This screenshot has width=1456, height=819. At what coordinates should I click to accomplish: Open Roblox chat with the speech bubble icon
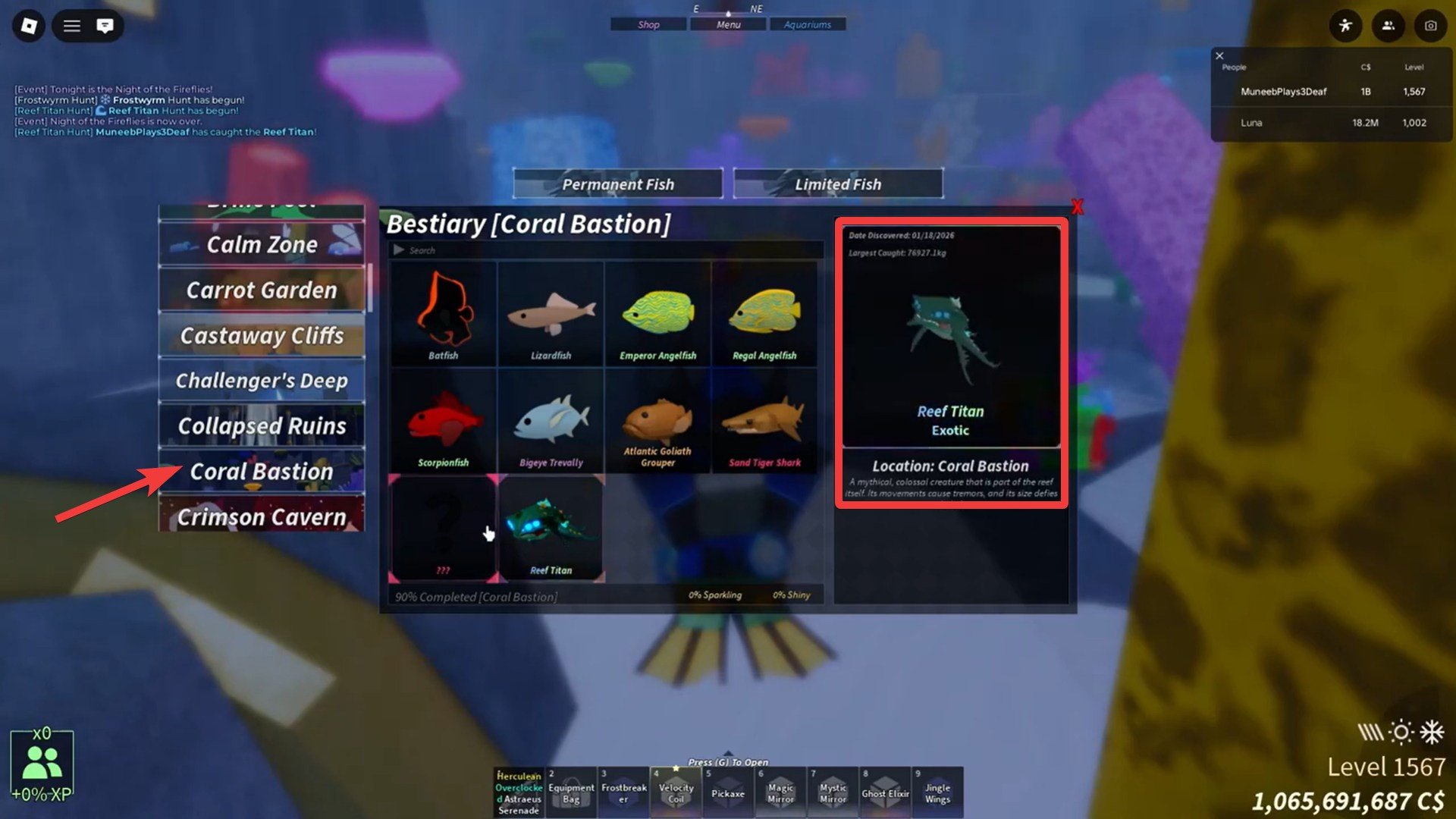coord(104,25)
